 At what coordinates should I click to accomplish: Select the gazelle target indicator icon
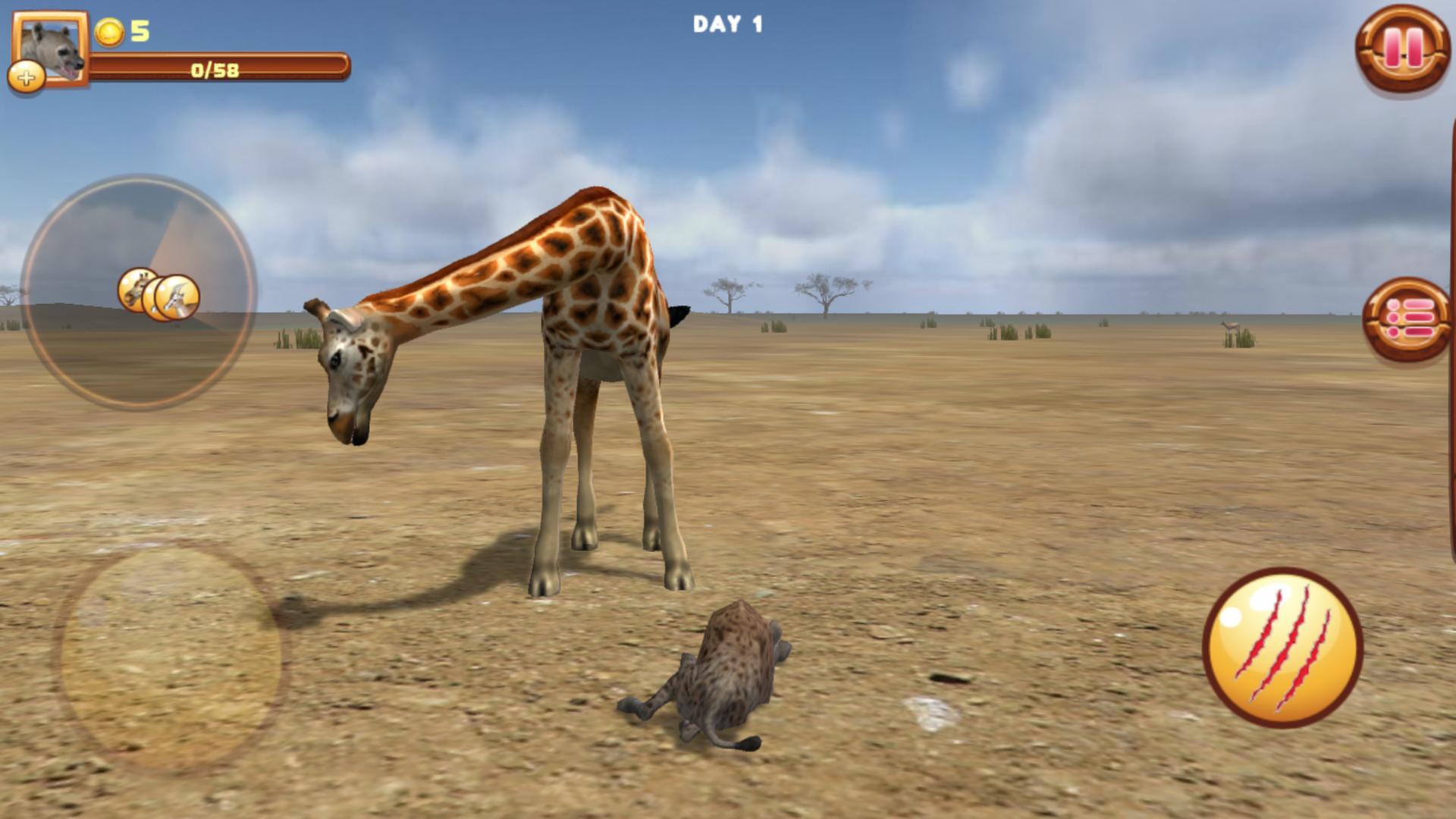176,296
